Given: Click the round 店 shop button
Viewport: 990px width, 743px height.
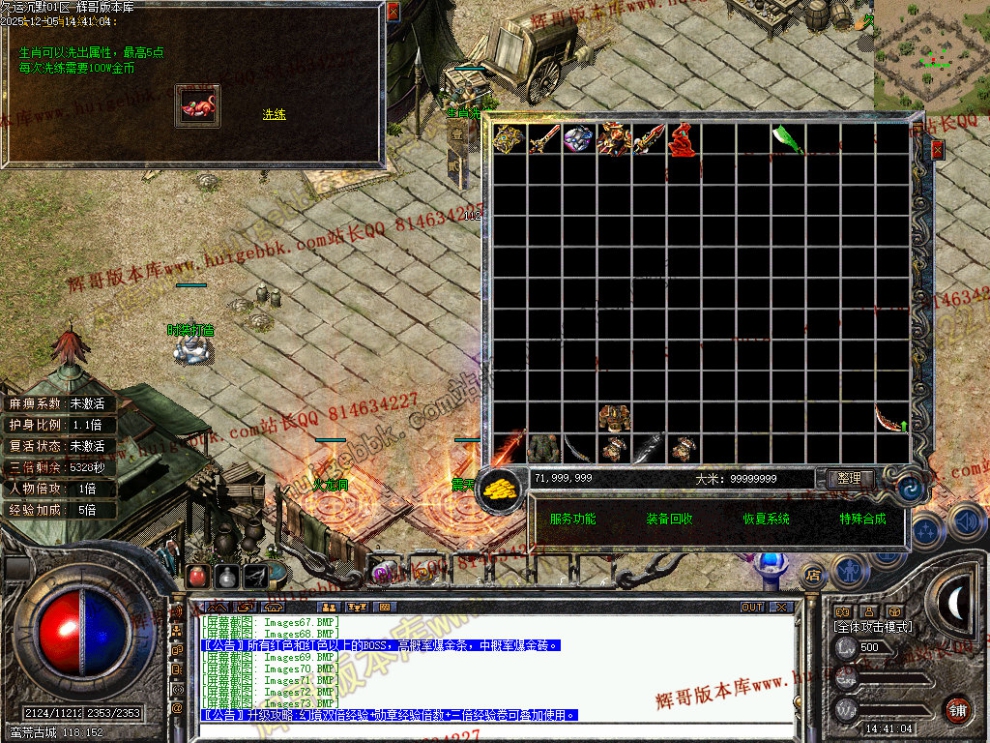Looking at the screenshot, I should (x=814, y=574).
